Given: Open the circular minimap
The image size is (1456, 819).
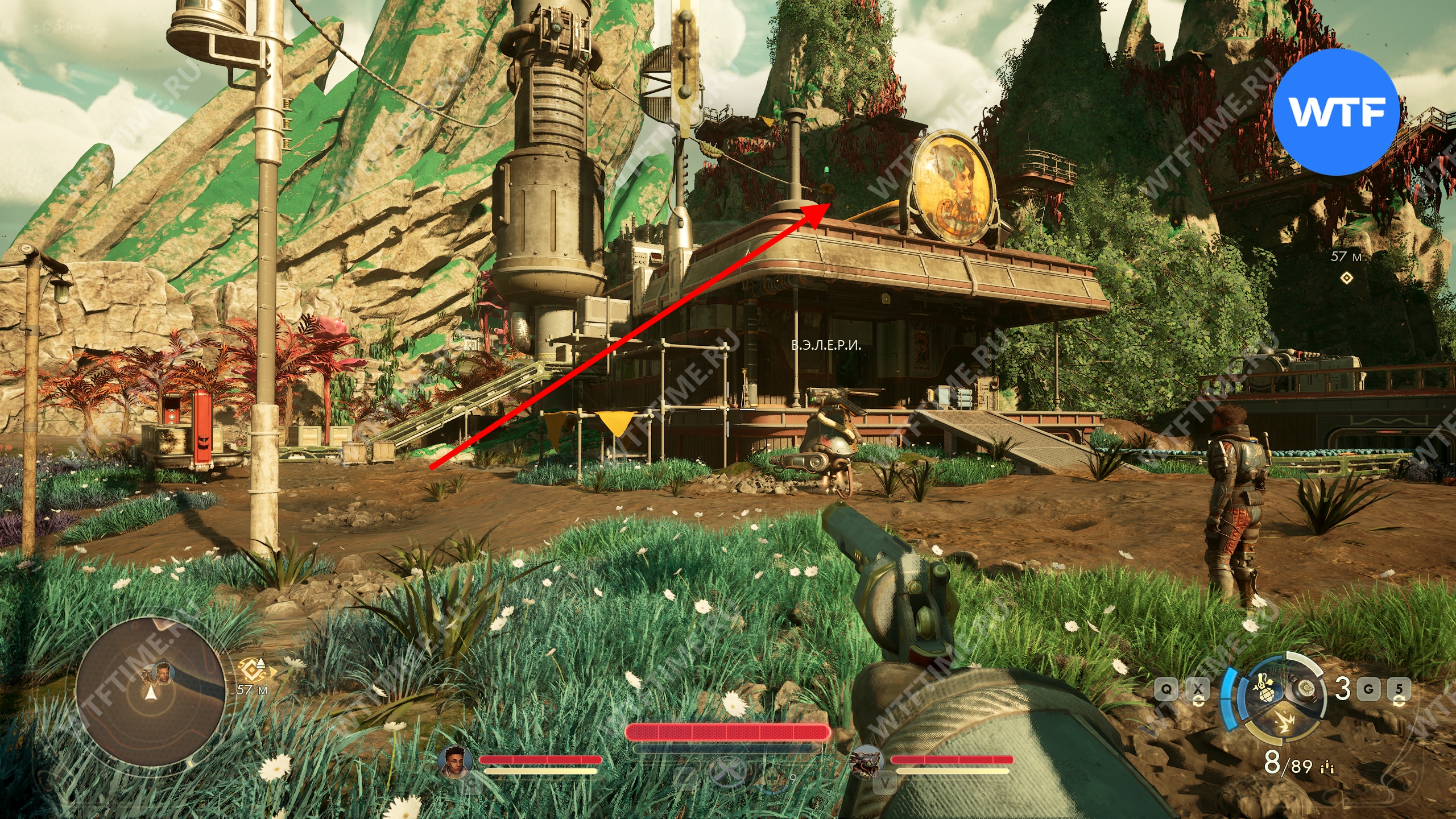Looking at the screenshot, I should tap(150, 690).
